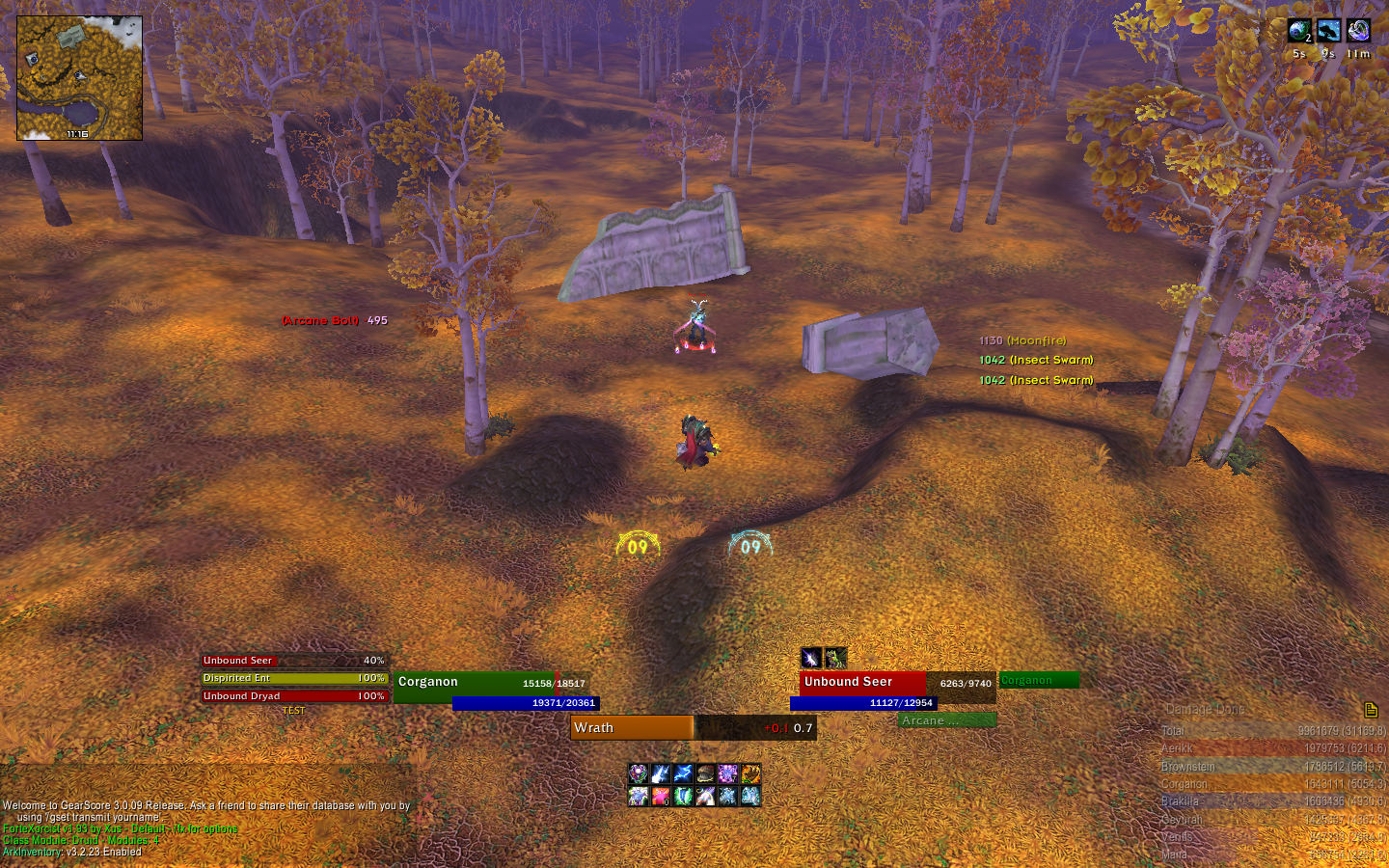The height and width of the screenshot is (868, 1389).
Task: Open the damage meter report icon
Action: coord(1371,710)
